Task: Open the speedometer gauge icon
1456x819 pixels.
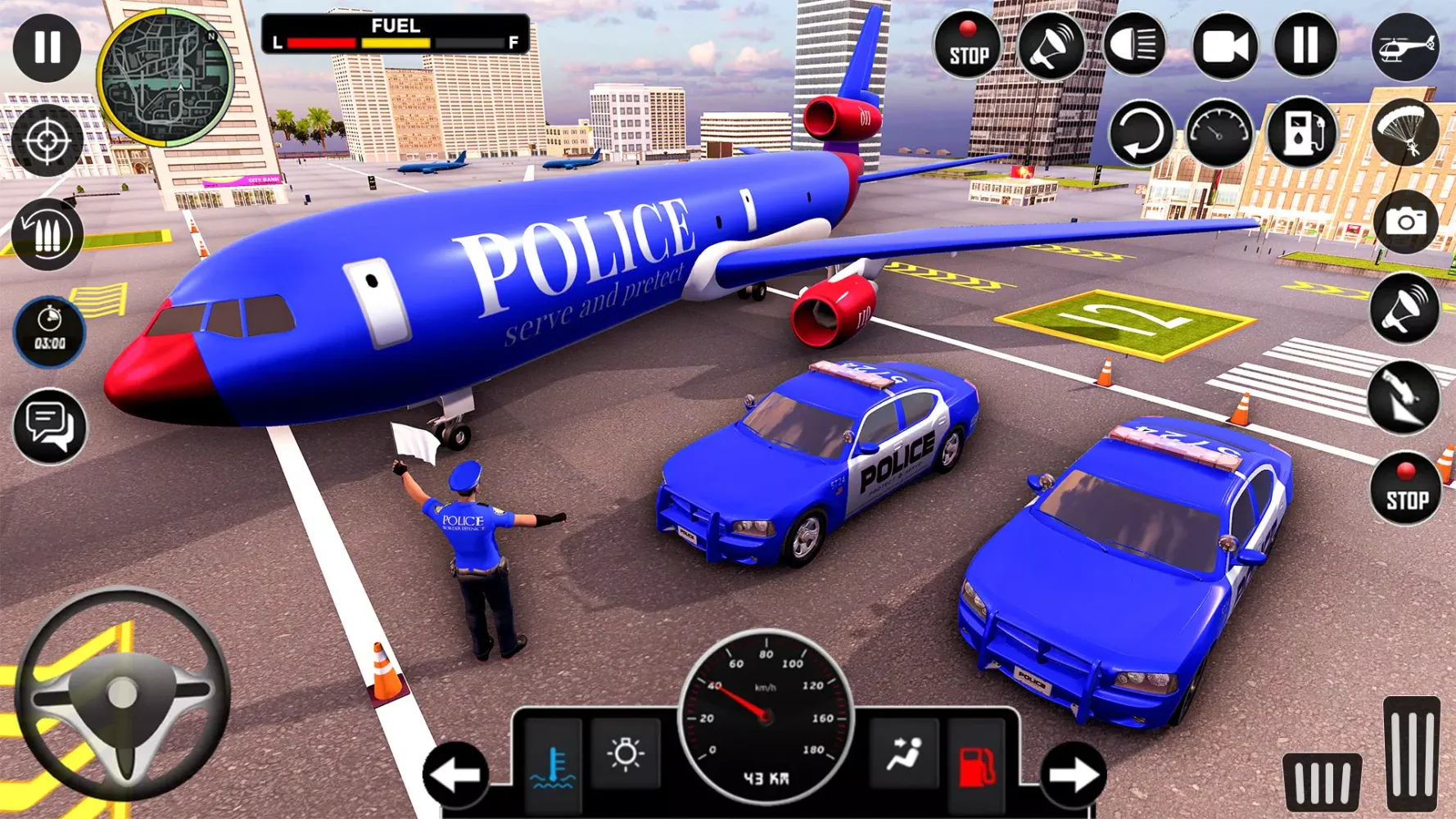Action: (x=1219, y=131)
